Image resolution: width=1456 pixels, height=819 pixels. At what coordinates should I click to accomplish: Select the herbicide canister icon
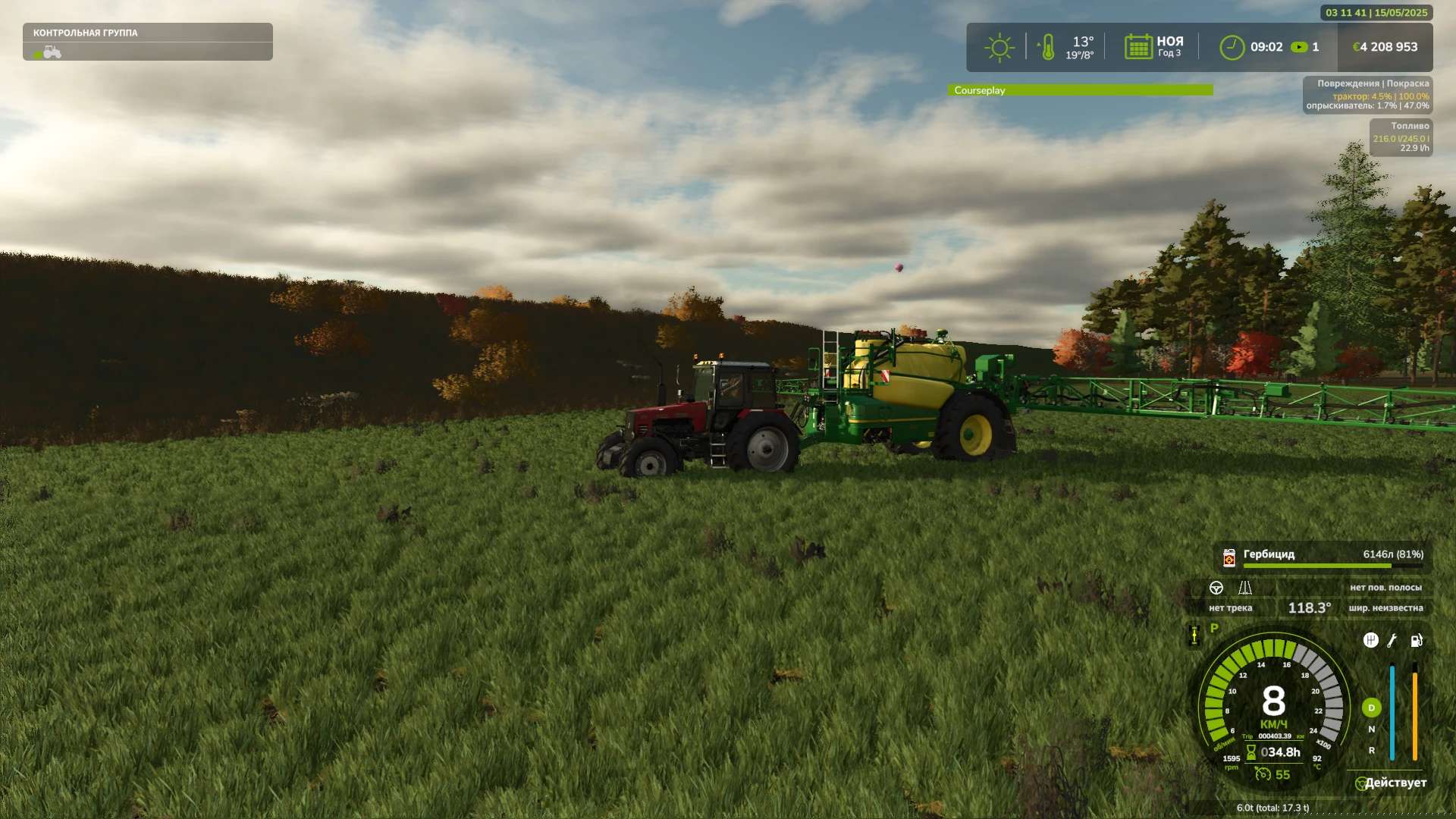(1229, 558)
